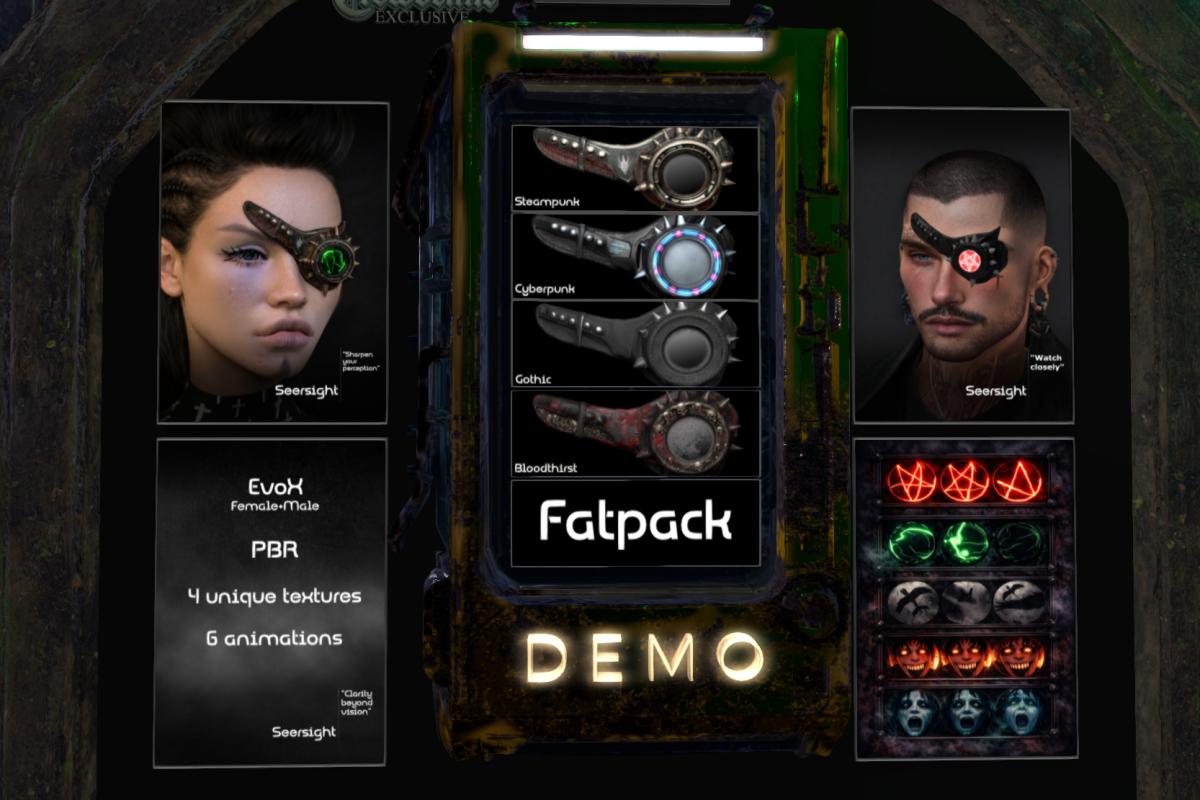Open the eye animations preview panel
This screenshot has height=800, width=1200.
click(x=965, y=597)
